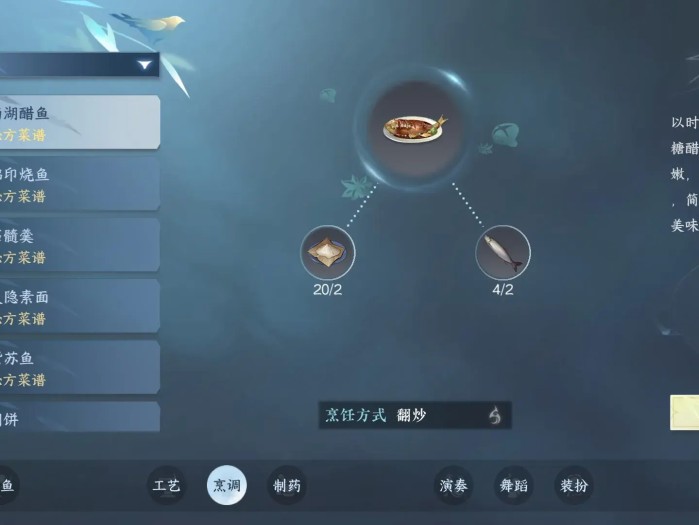Image resolution: width=699 pixels, height=525 pixels.
Task: Switch to the 舞蹈 dance tab
Action: click(x=514, y=486)
